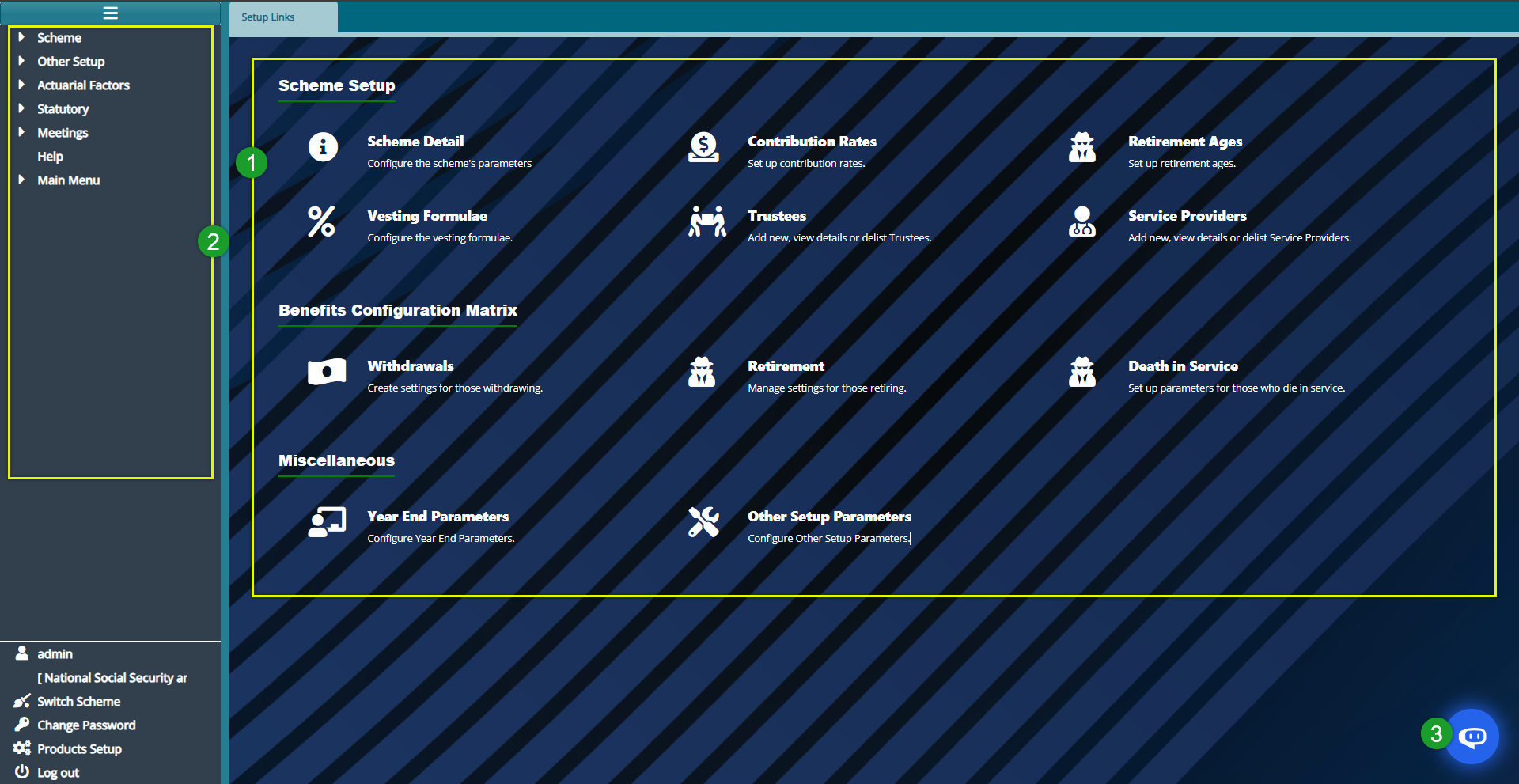Image resolution: width=1519 pixels, height=784 pixels.
Task: Click the Death in Service icon
Action: 1081,372
